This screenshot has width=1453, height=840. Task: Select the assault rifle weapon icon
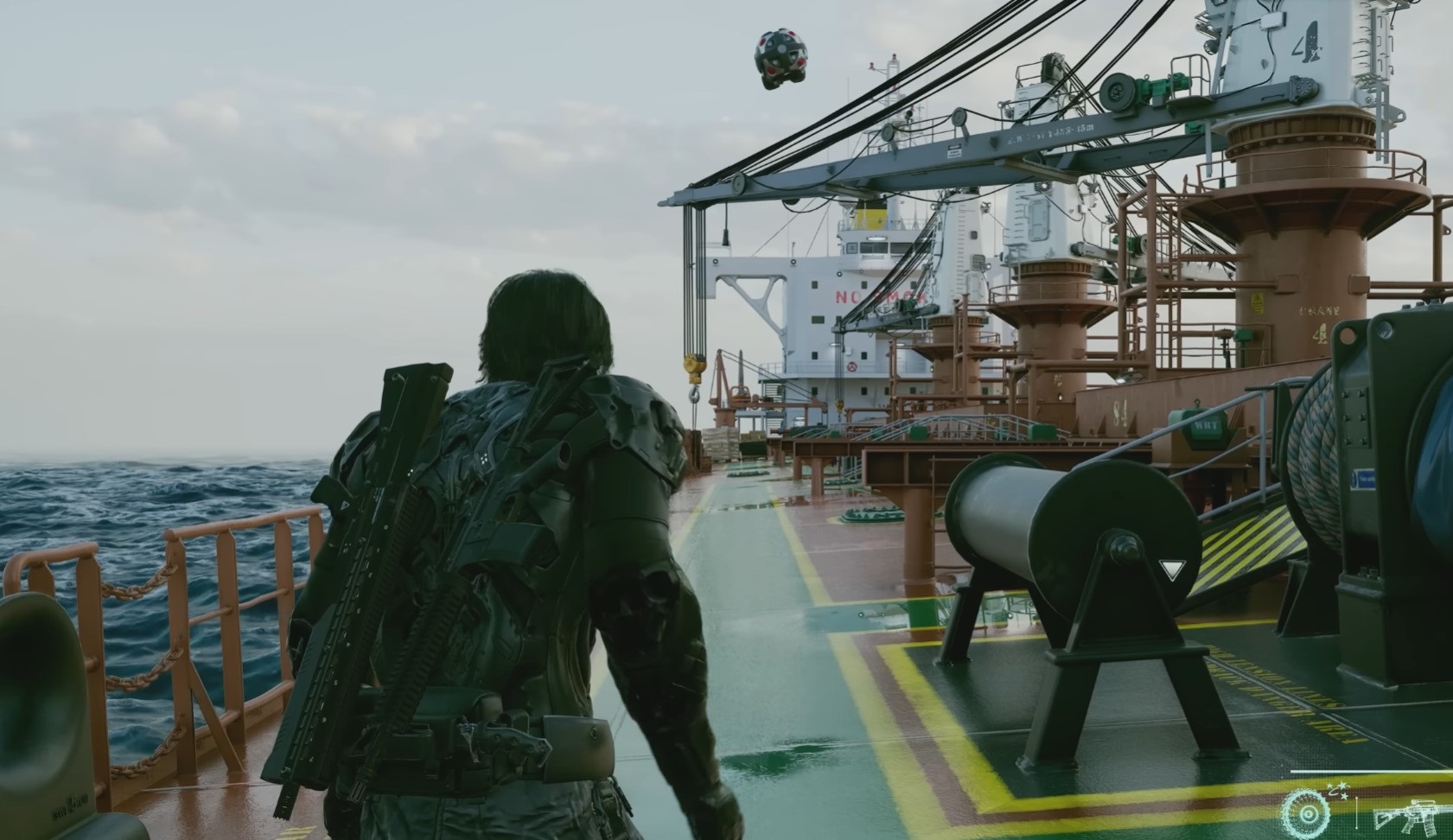1413,817
